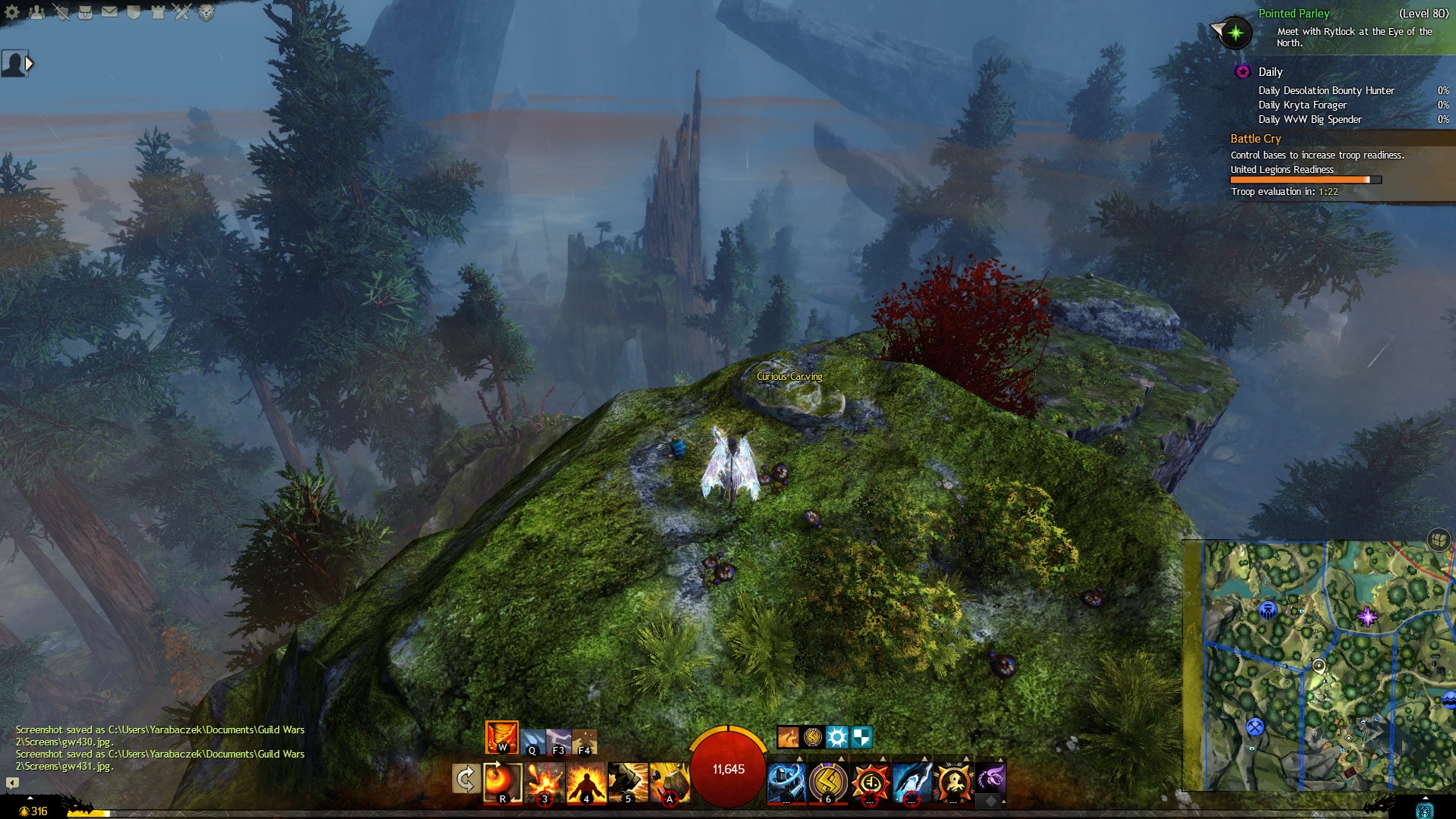Expand the party portrait panel arrow
Screen dimensions: 1456x819
30,64
